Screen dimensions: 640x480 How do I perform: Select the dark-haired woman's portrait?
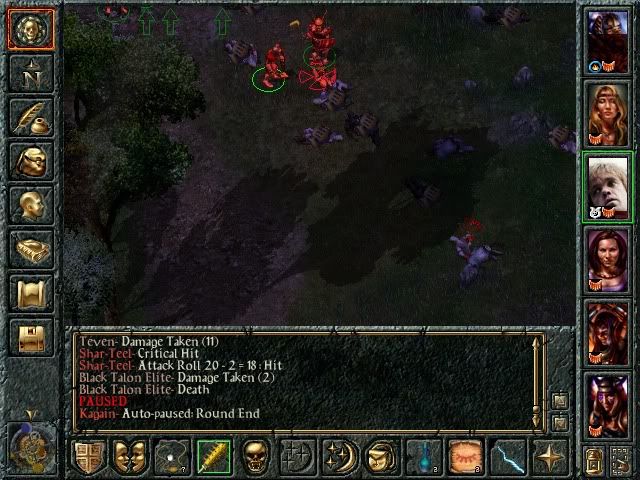607,260
